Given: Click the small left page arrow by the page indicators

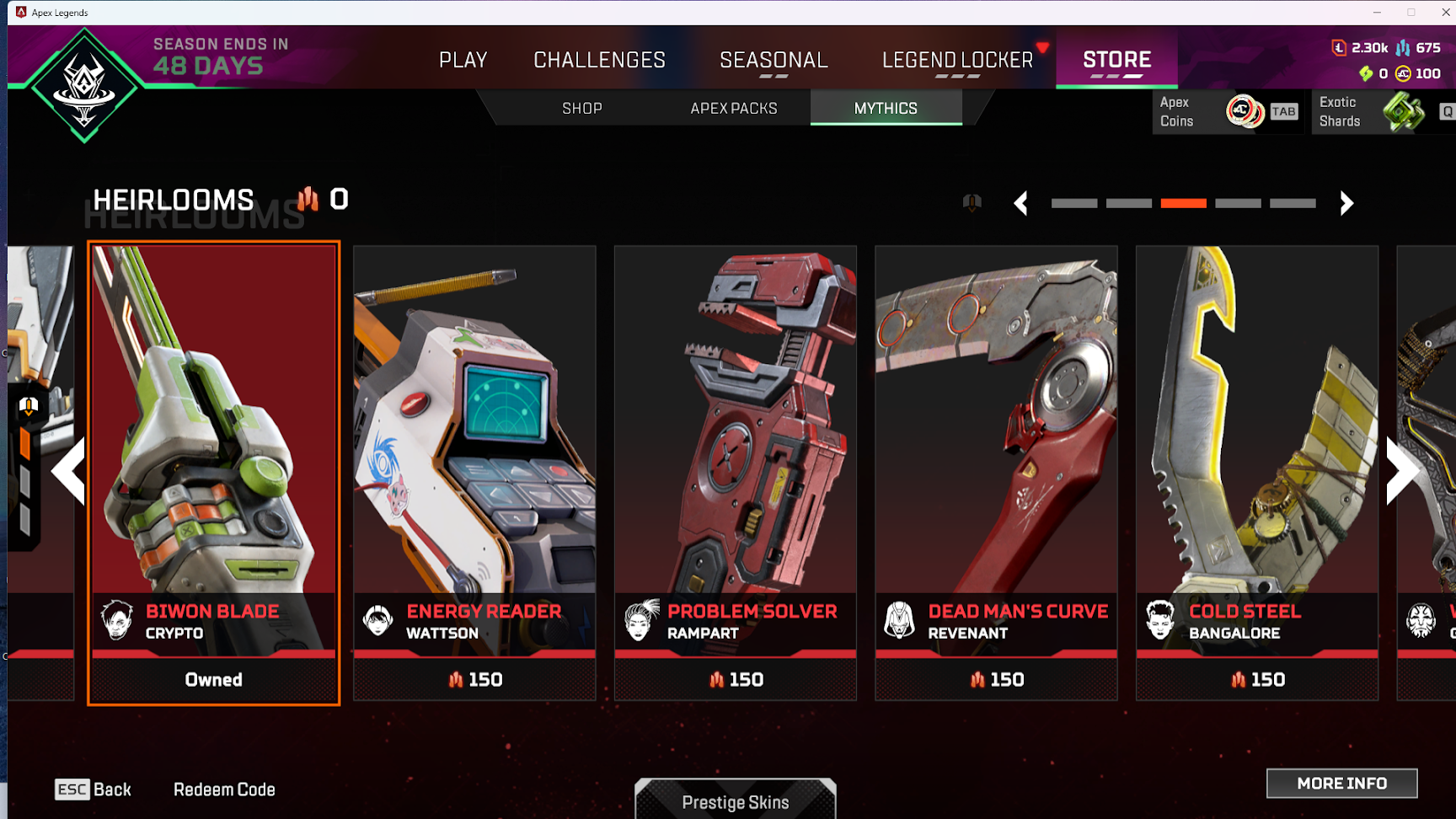Looking at the screenshot, I should coord(1021,203).
